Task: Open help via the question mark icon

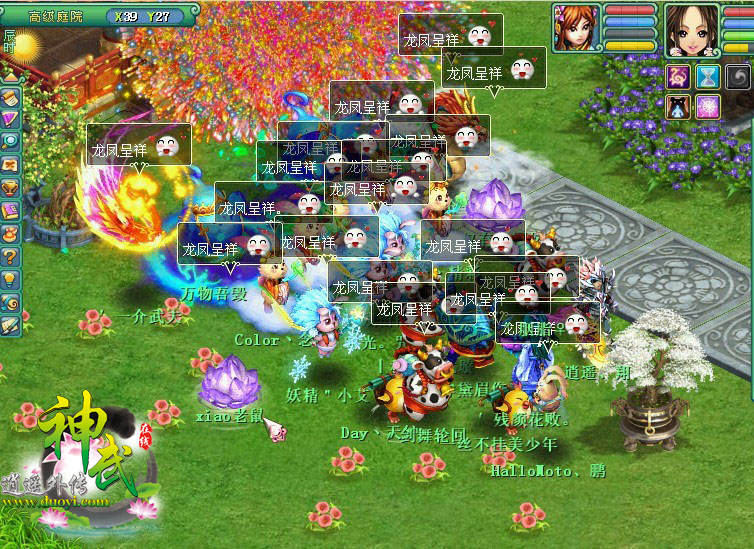Action: click(10, 256)
